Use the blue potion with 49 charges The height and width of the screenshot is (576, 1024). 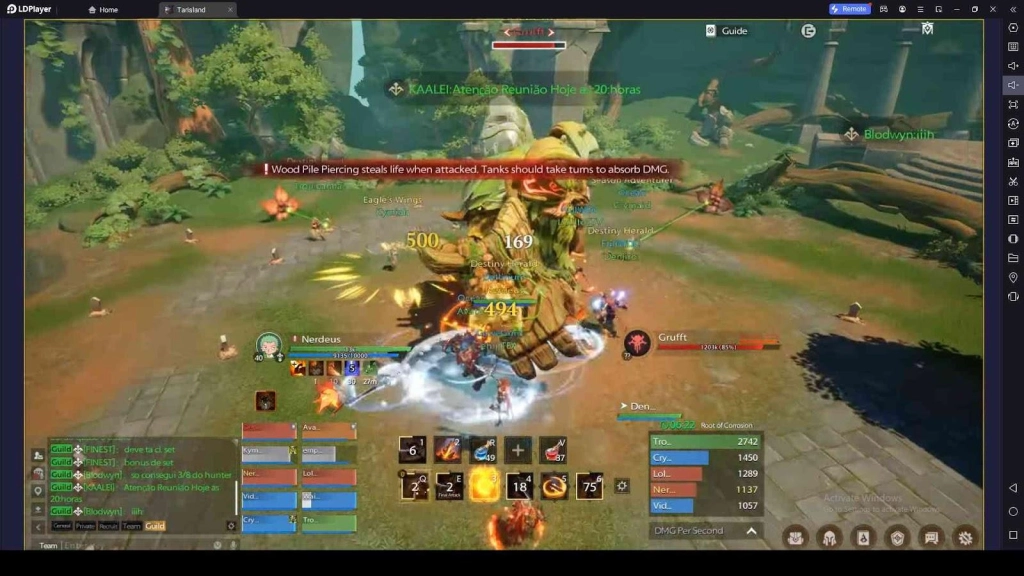(484, 450)
